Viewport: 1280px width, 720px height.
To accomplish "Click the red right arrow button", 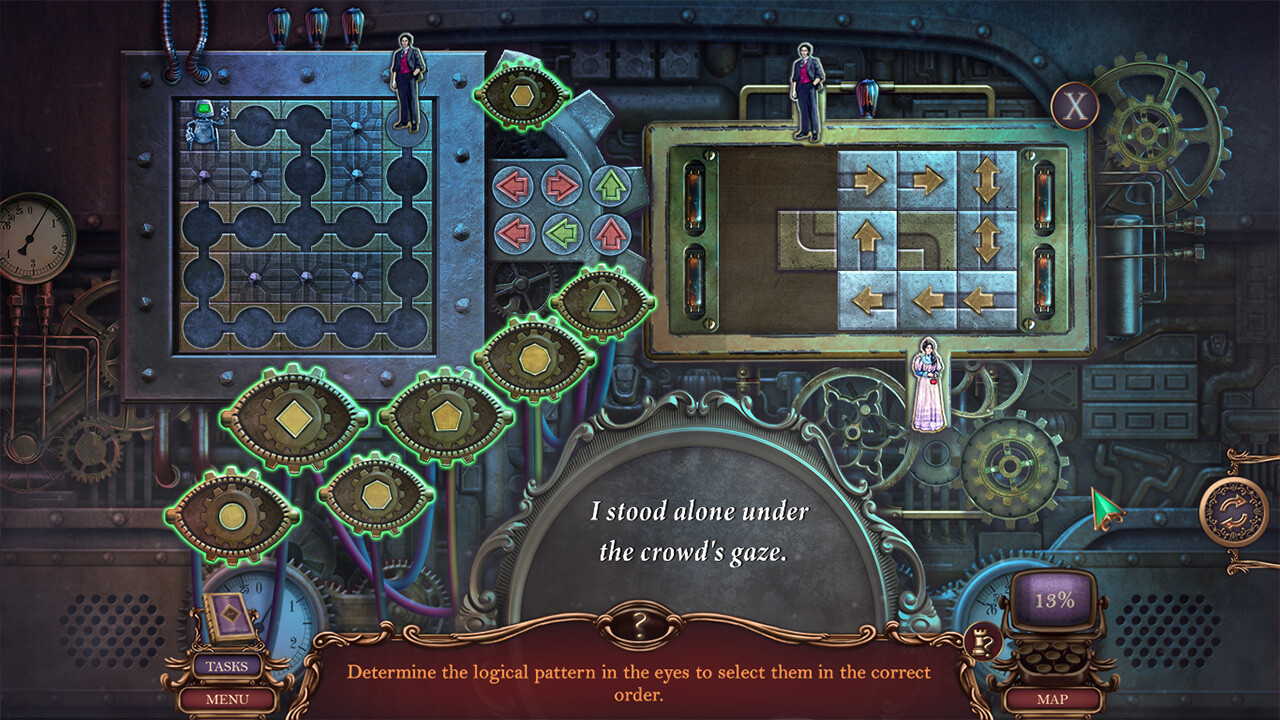I will [562, 186].
